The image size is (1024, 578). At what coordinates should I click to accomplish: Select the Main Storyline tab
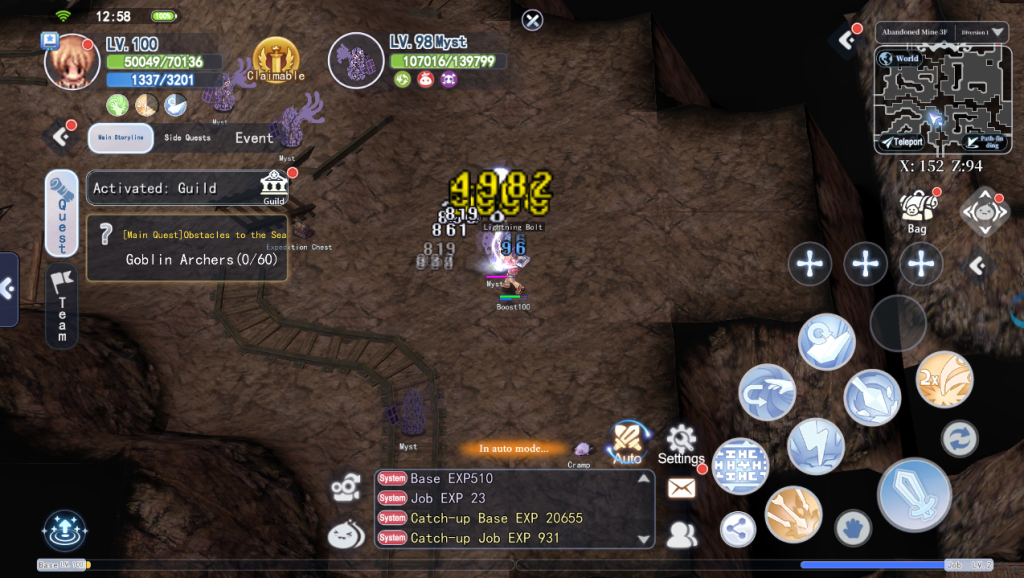point(120,138)
